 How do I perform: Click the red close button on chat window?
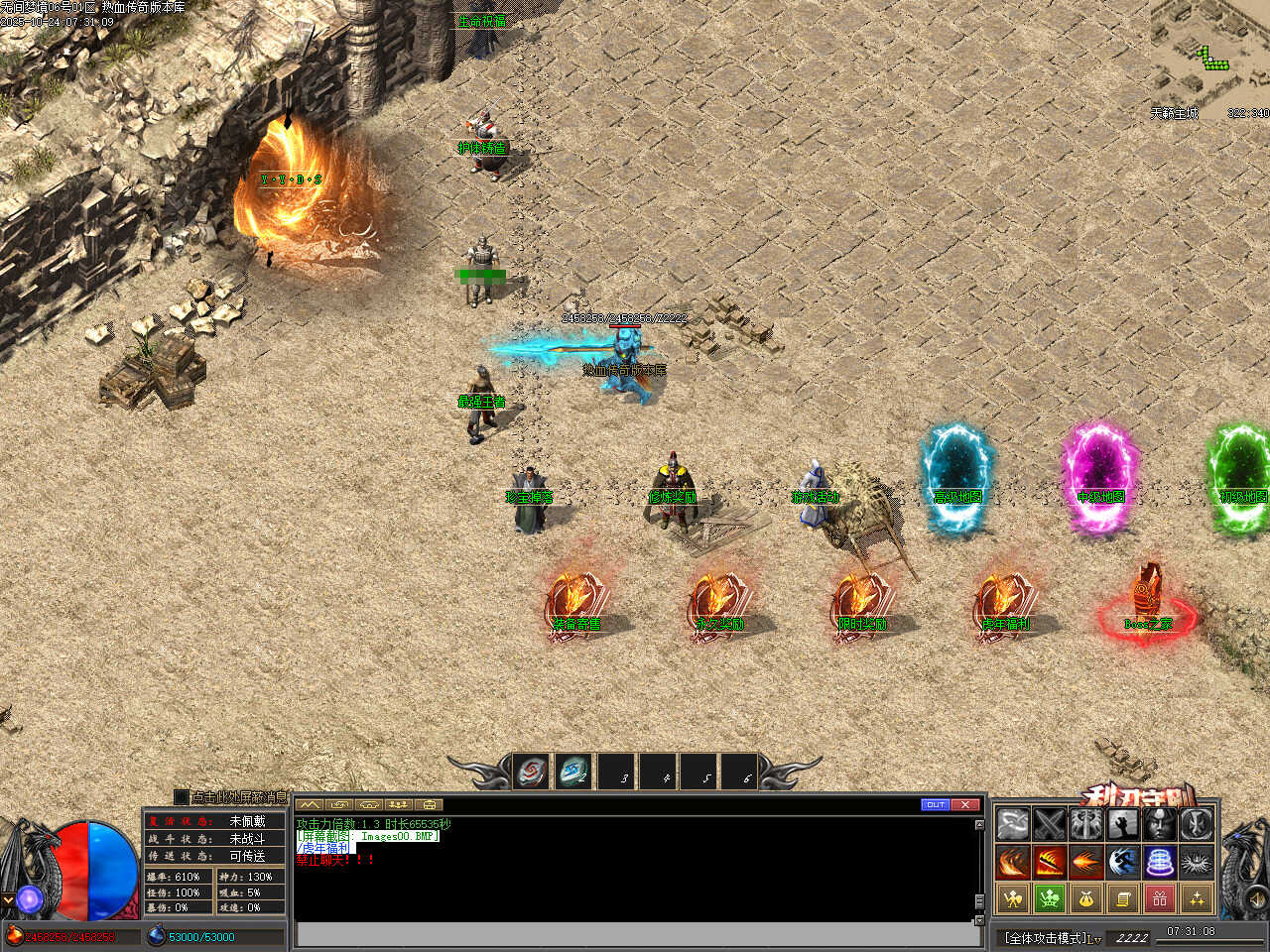click(x=965, y=804)
